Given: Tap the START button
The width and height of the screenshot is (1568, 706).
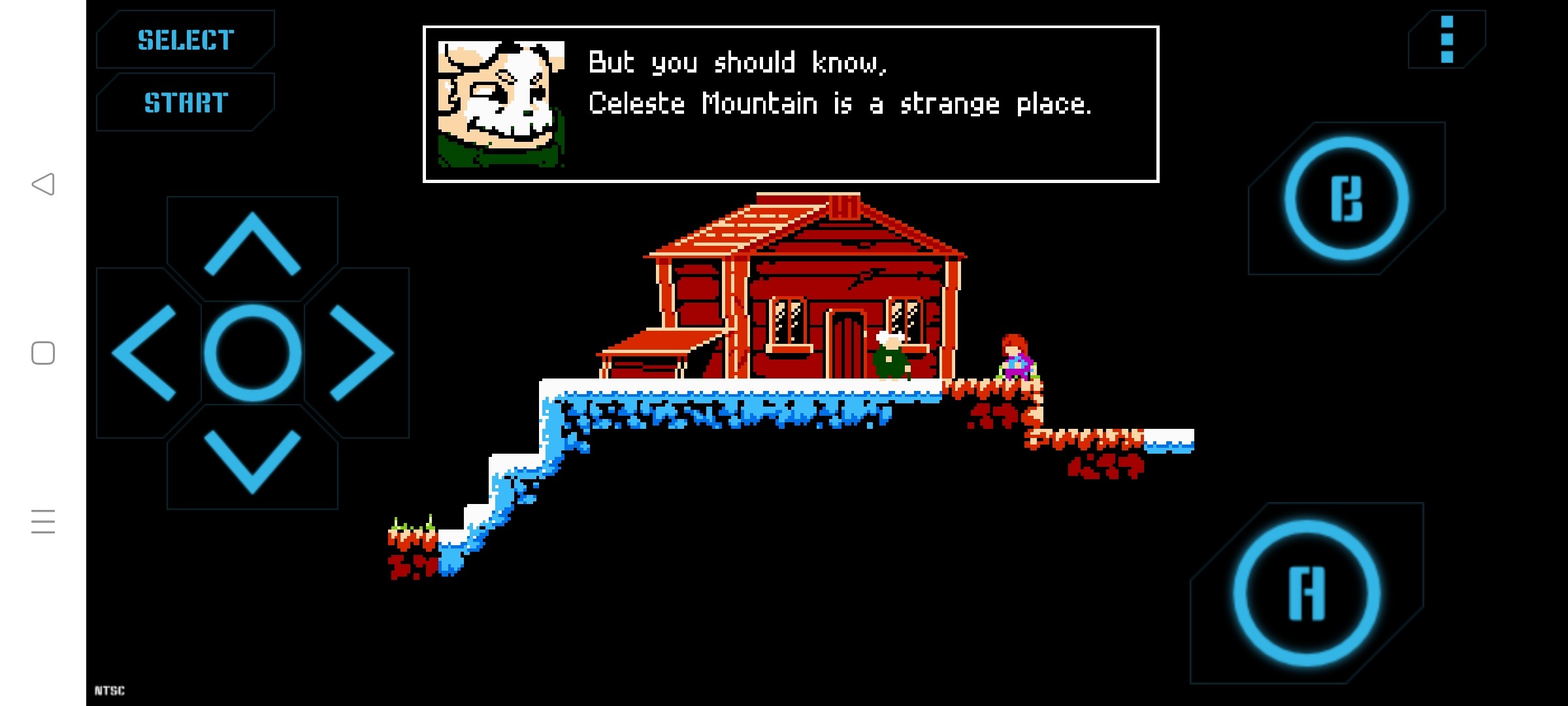Looking at the screenshot, I should (x=186, y=103).
